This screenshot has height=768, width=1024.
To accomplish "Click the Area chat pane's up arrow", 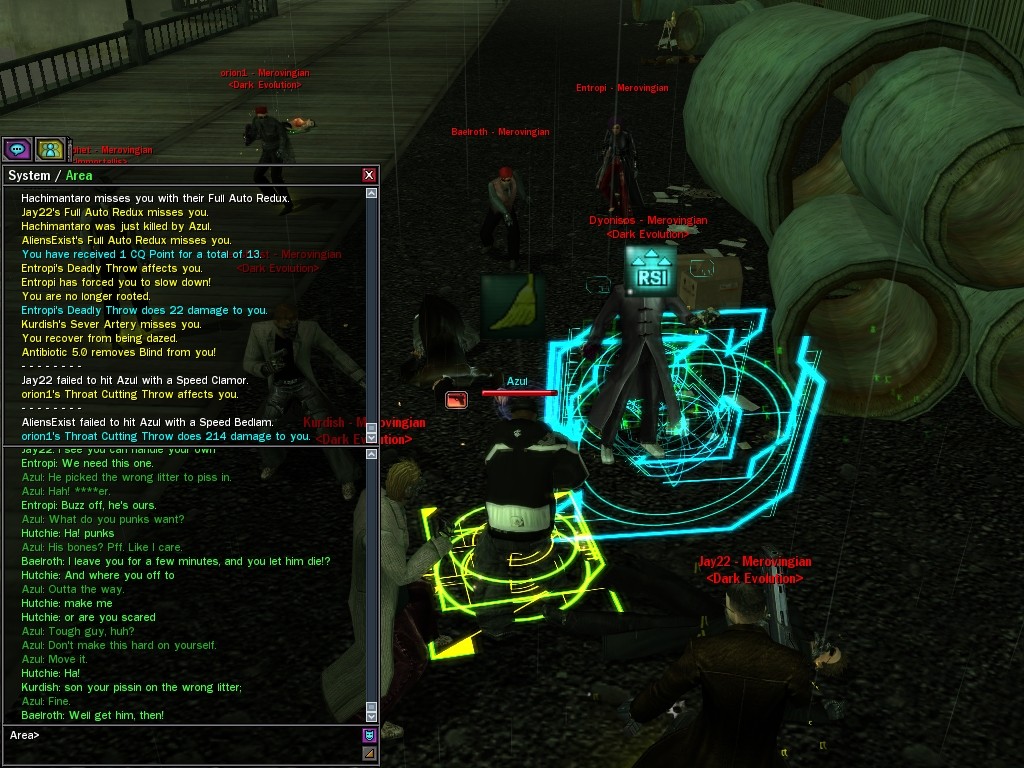I will click(x=372, y=456).
